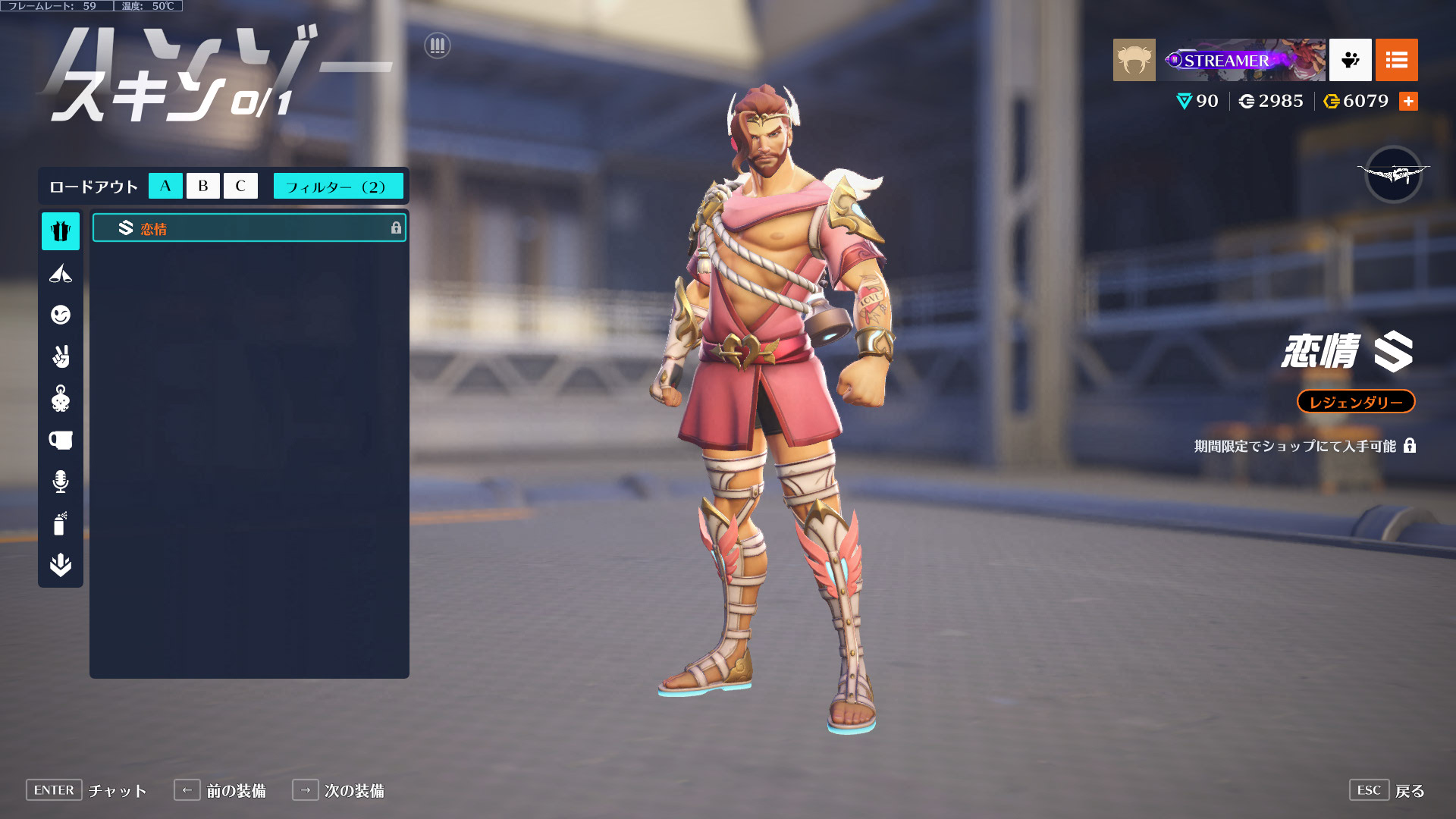The width and height of the screenshot is (1456, 819).
Task: Open the フィルター (2) filter menu
Action: tap(337, 186)
